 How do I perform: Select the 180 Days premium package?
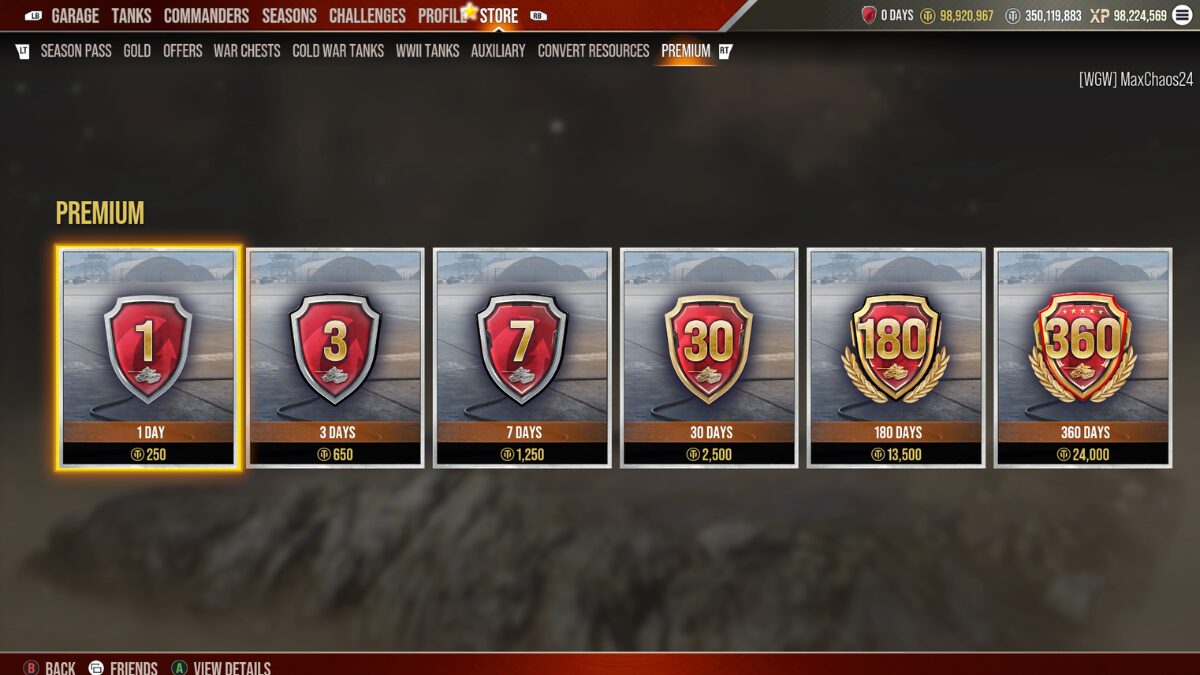896,357
